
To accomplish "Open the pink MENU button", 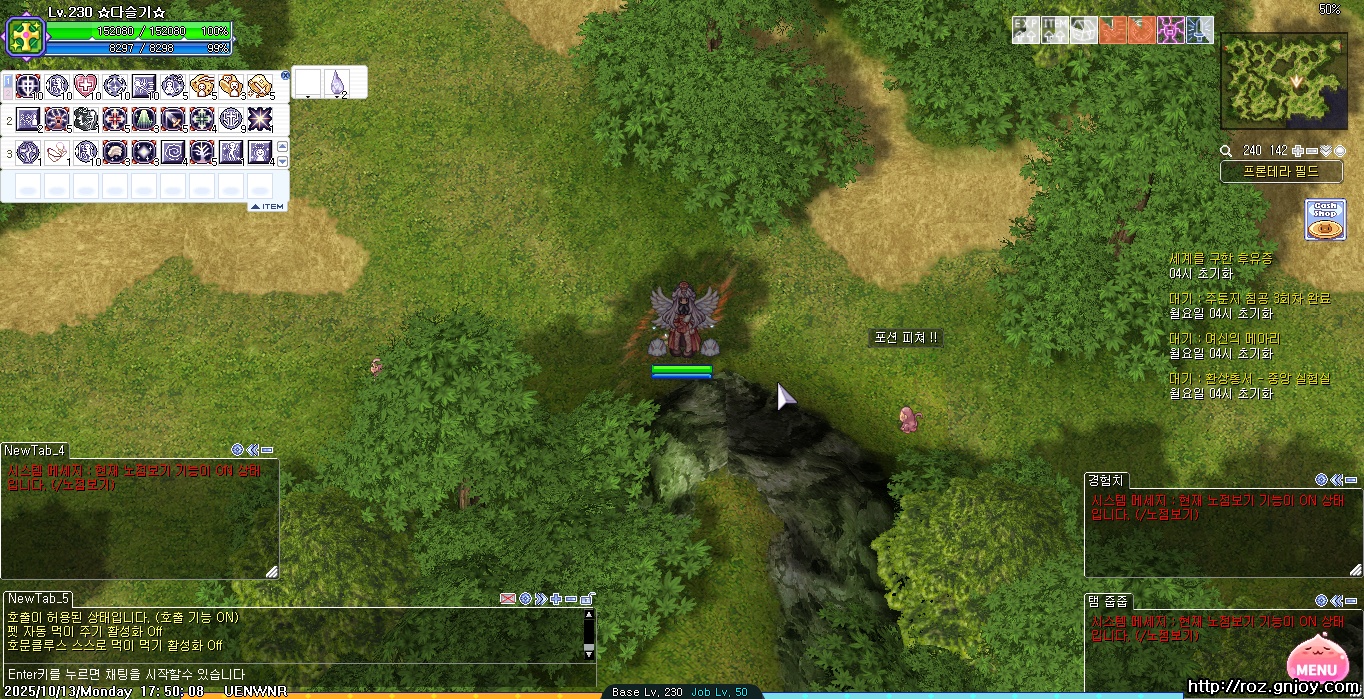I will coord(1315,662).
